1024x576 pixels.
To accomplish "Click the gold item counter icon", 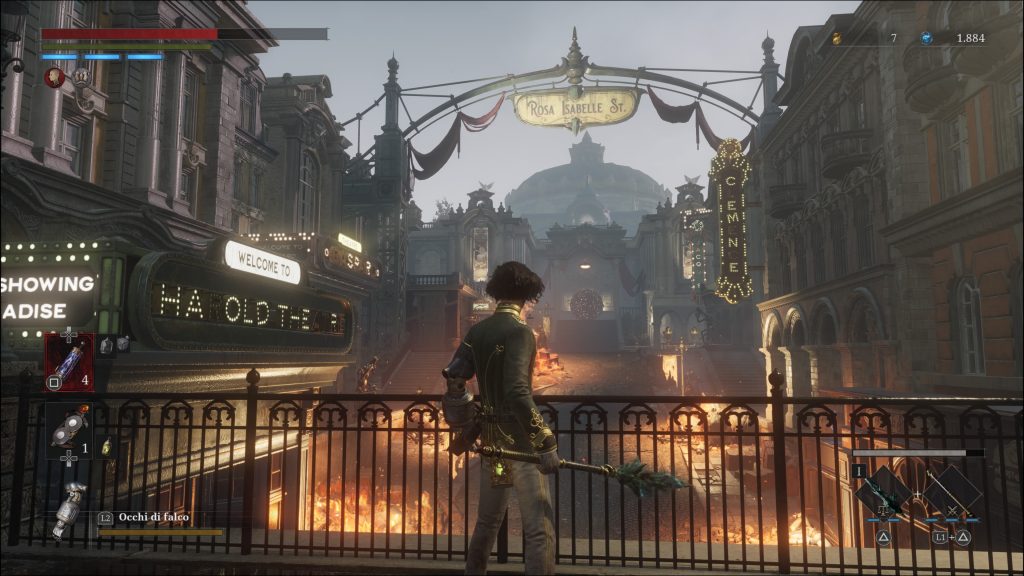I will (837, 38).
